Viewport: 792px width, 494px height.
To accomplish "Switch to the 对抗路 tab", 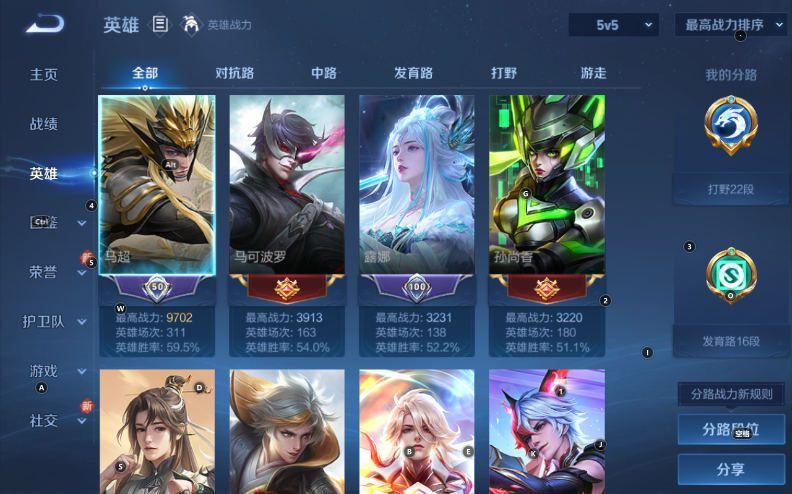I will point(235,73).
